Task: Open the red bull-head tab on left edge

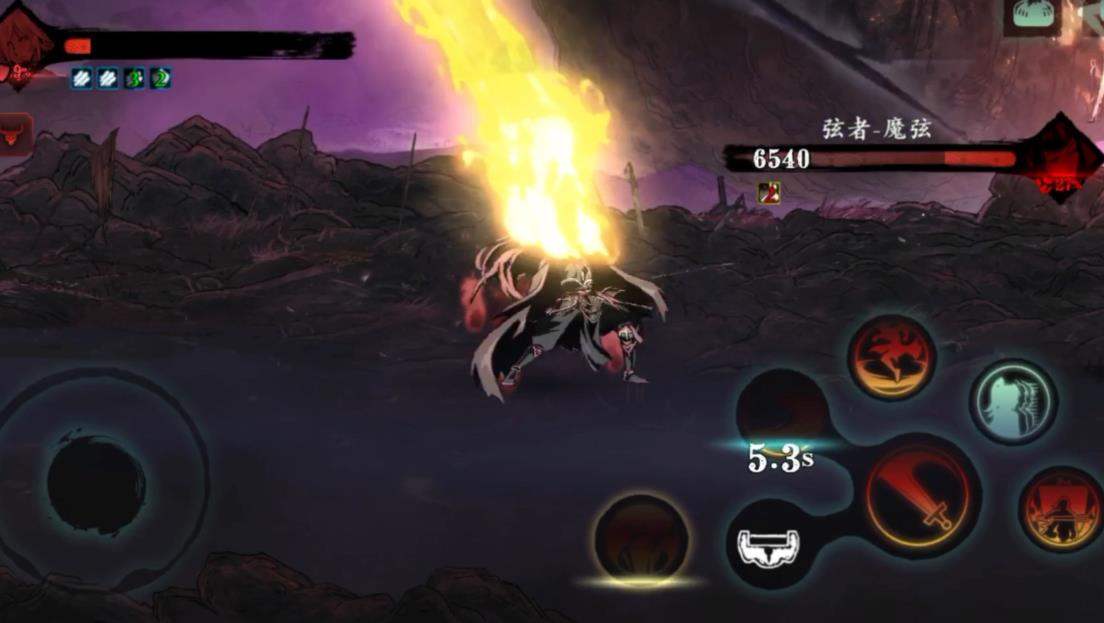Action: coord(14,134)
